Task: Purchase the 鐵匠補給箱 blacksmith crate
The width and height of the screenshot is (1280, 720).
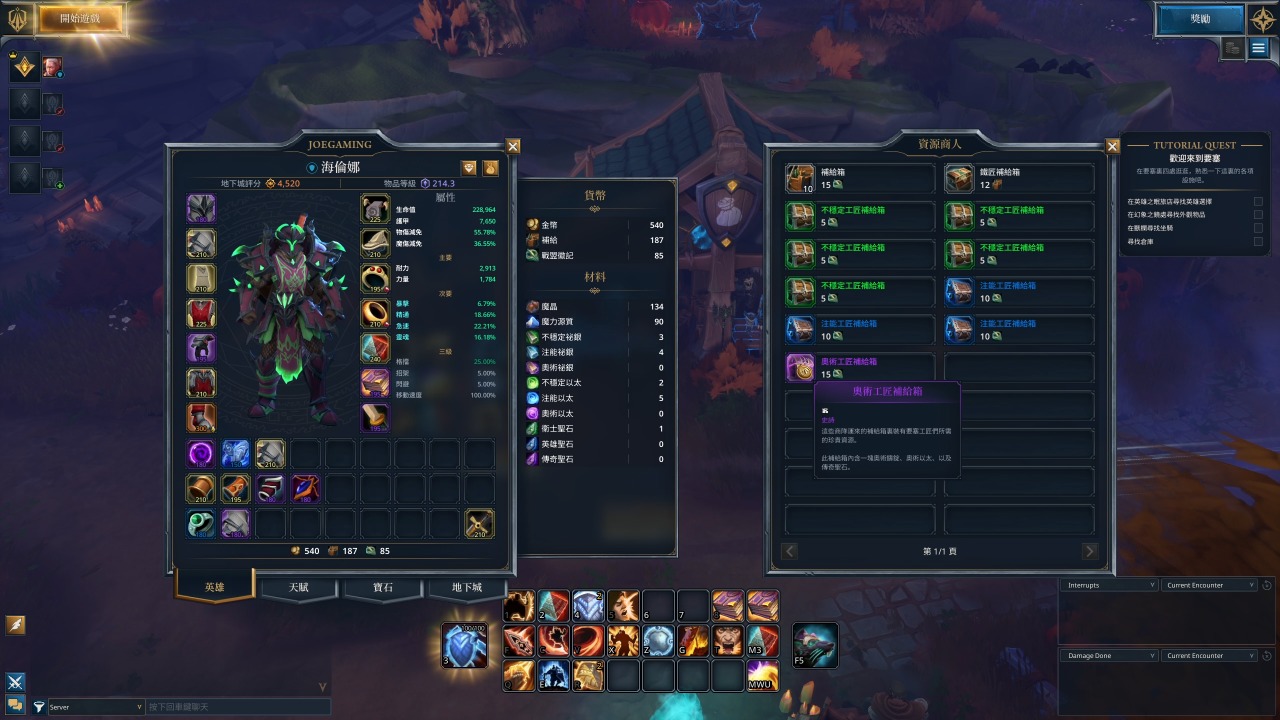Action: click(1019, 179)
